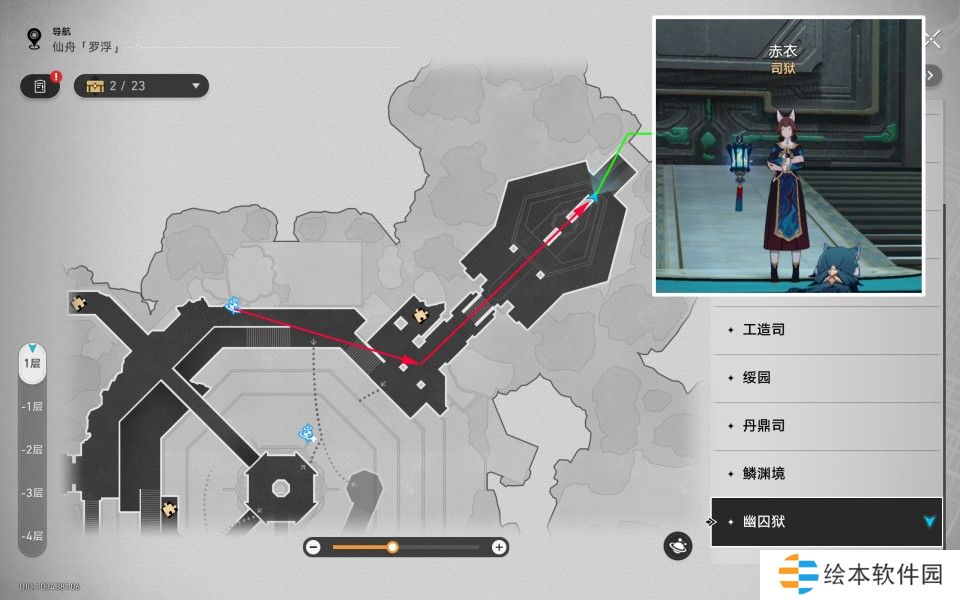Open the mission log icon with red alert
960x600 pixels.
coord(40,86)
